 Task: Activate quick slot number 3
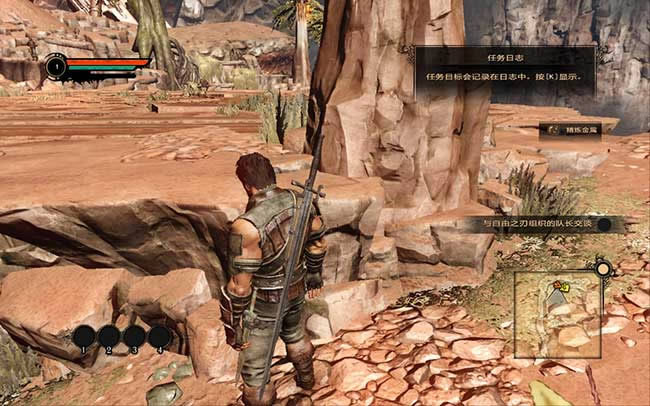(x=134, y=336)
